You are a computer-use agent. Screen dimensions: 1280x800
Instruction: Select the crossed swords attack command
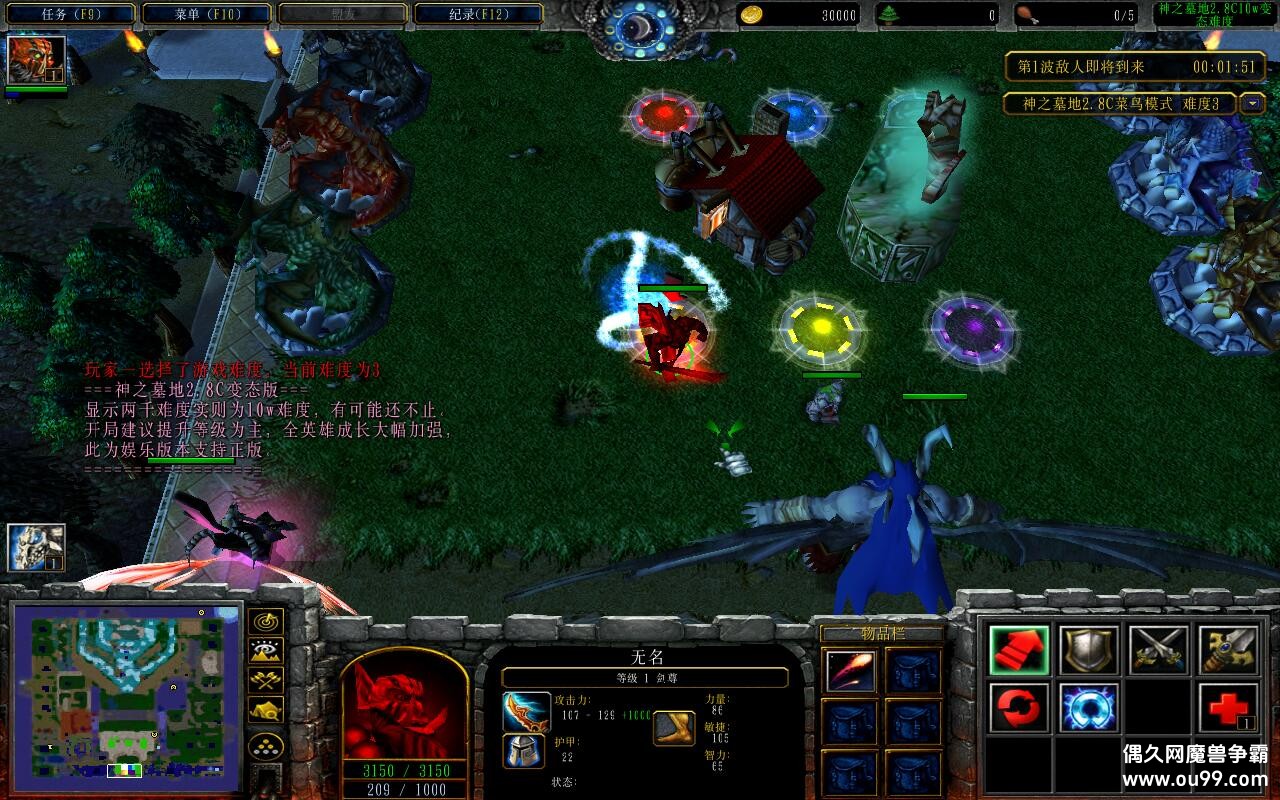tap(1159, 651)
